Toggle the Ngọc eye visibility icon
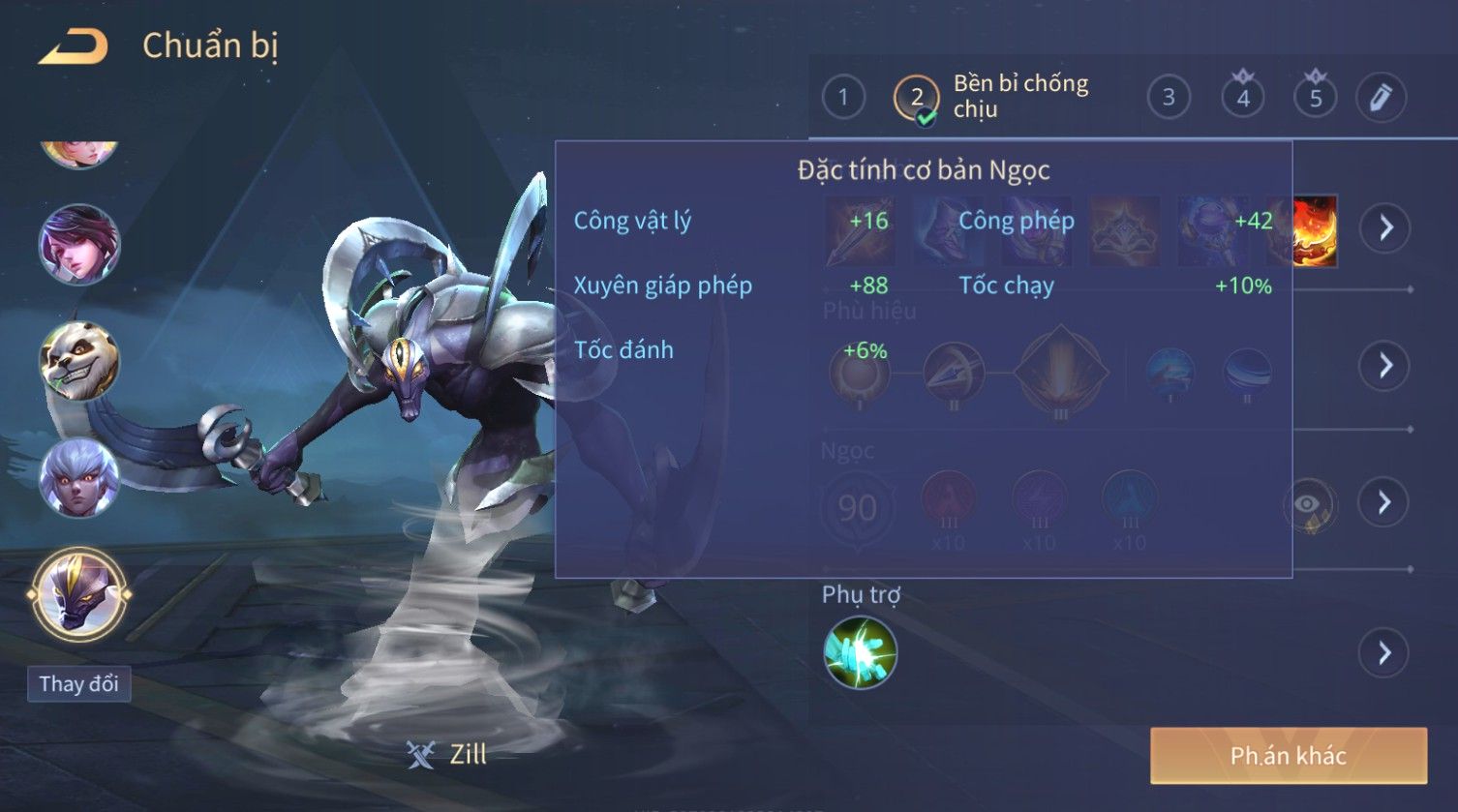Viewport: 1458px width, 812px height. point(1308,504)
